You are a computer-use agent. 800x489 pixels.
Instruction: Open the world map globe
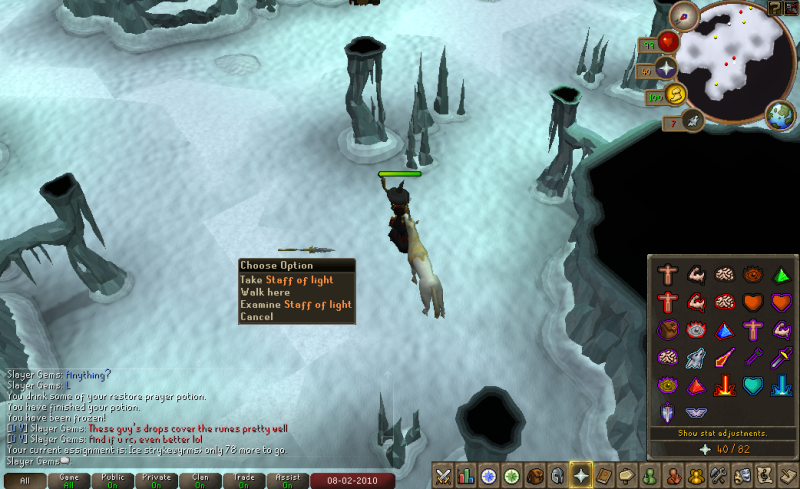[779, 115]
